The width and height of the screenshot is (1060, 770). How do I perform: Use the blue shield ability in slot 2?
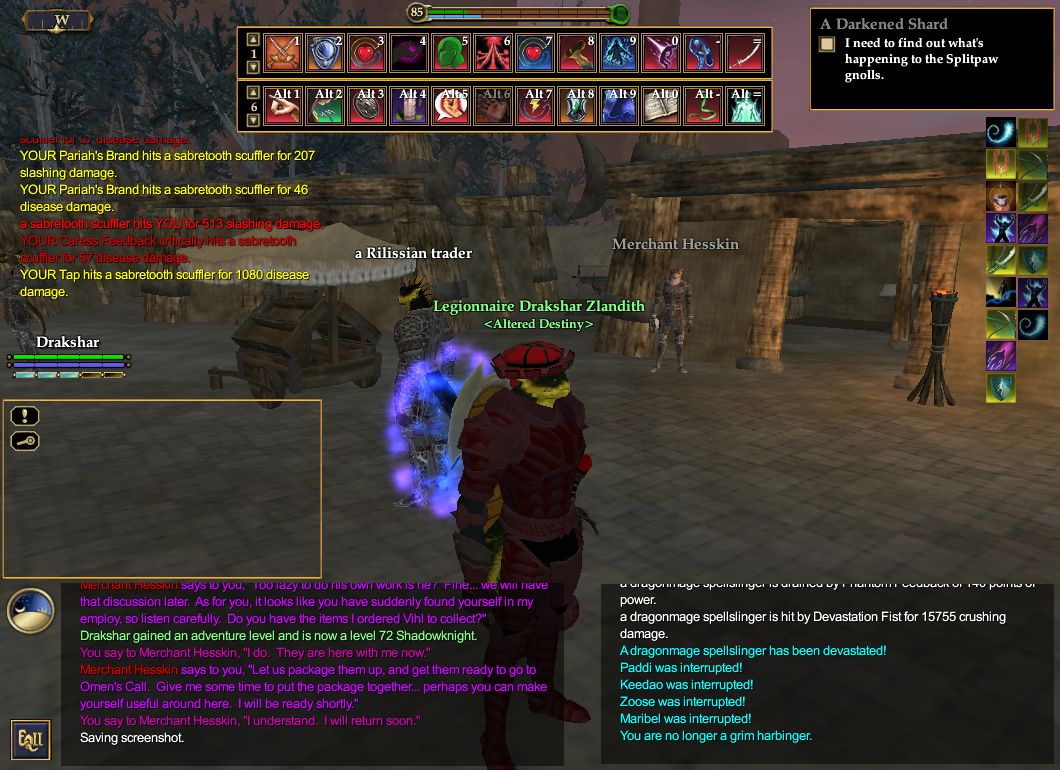click(325, 53)
